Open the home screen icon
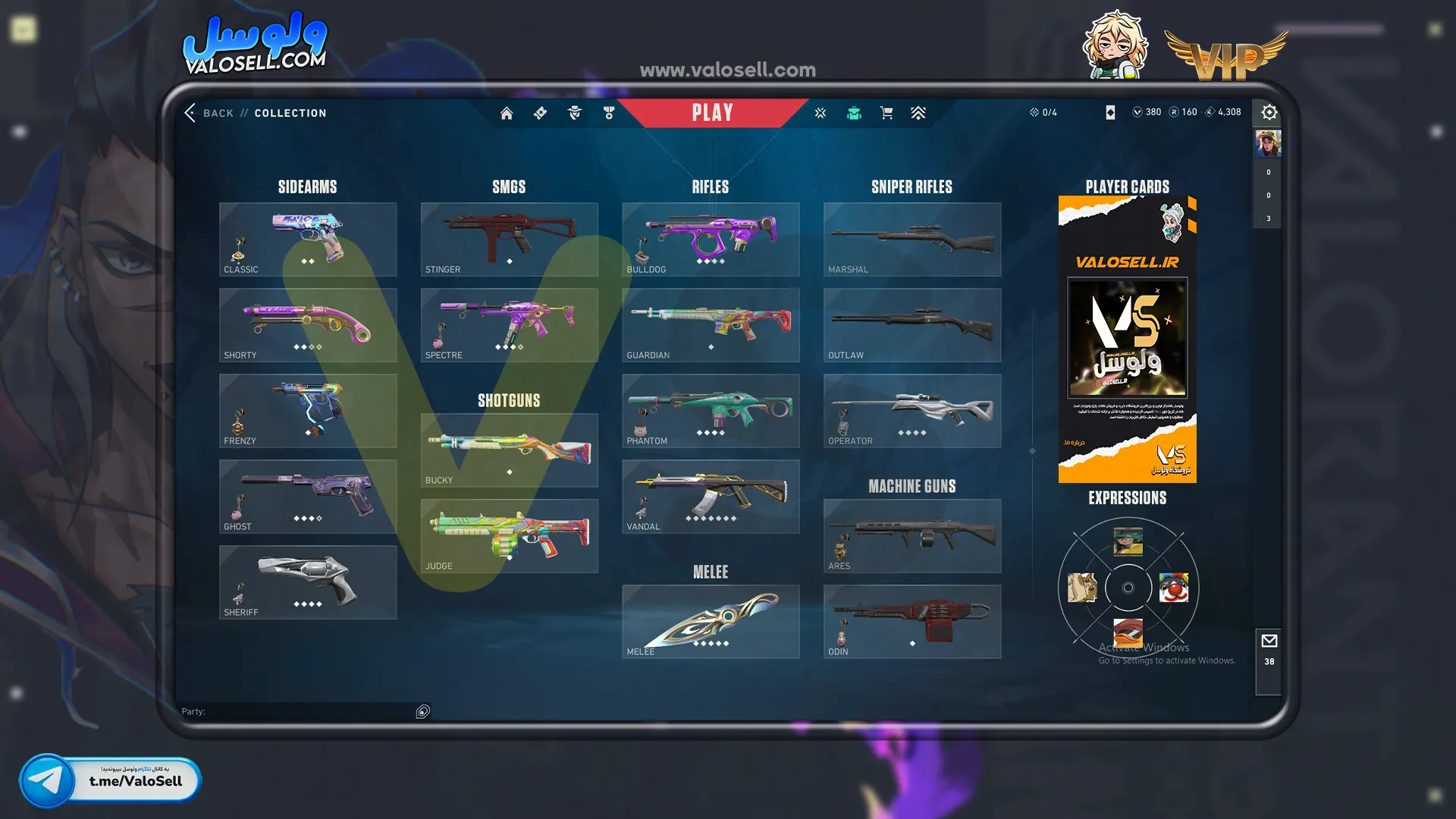The width and height of the screenshot is (1456, 819). 507,113
